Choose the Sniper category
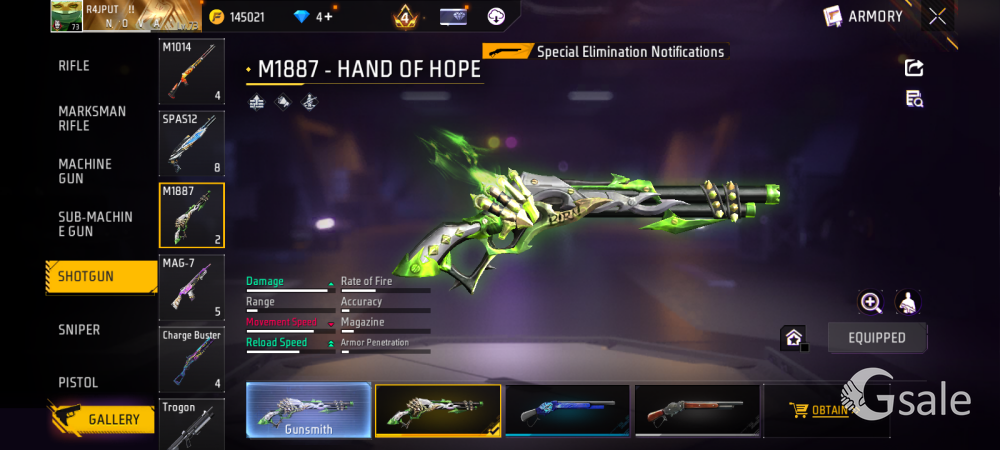The width and height of the screenshot is (1000, 450). point(79,330)
